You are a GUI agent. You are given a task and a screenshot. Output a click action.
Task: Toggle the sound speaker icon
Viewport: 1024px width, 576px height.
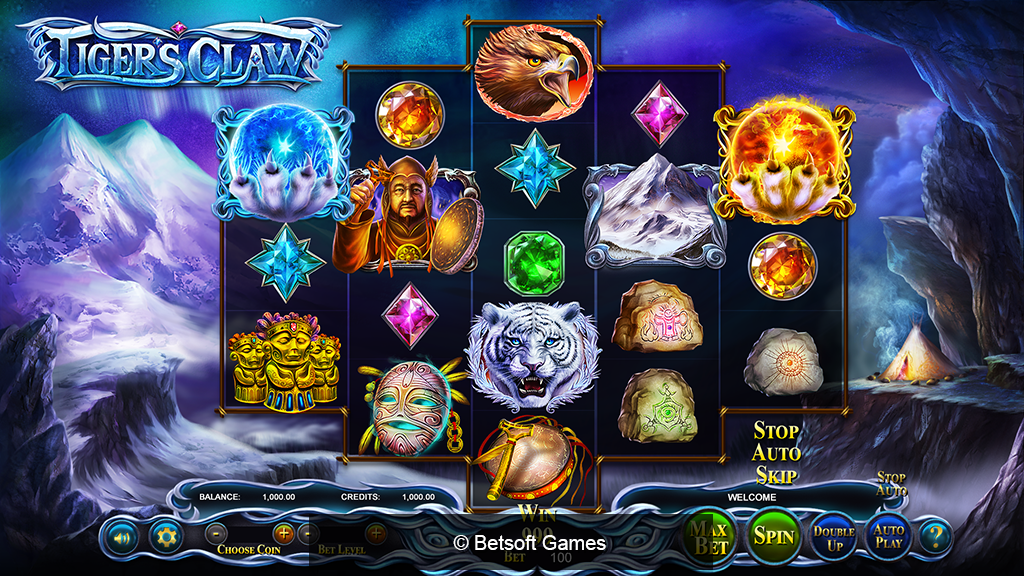coord(122,537)
